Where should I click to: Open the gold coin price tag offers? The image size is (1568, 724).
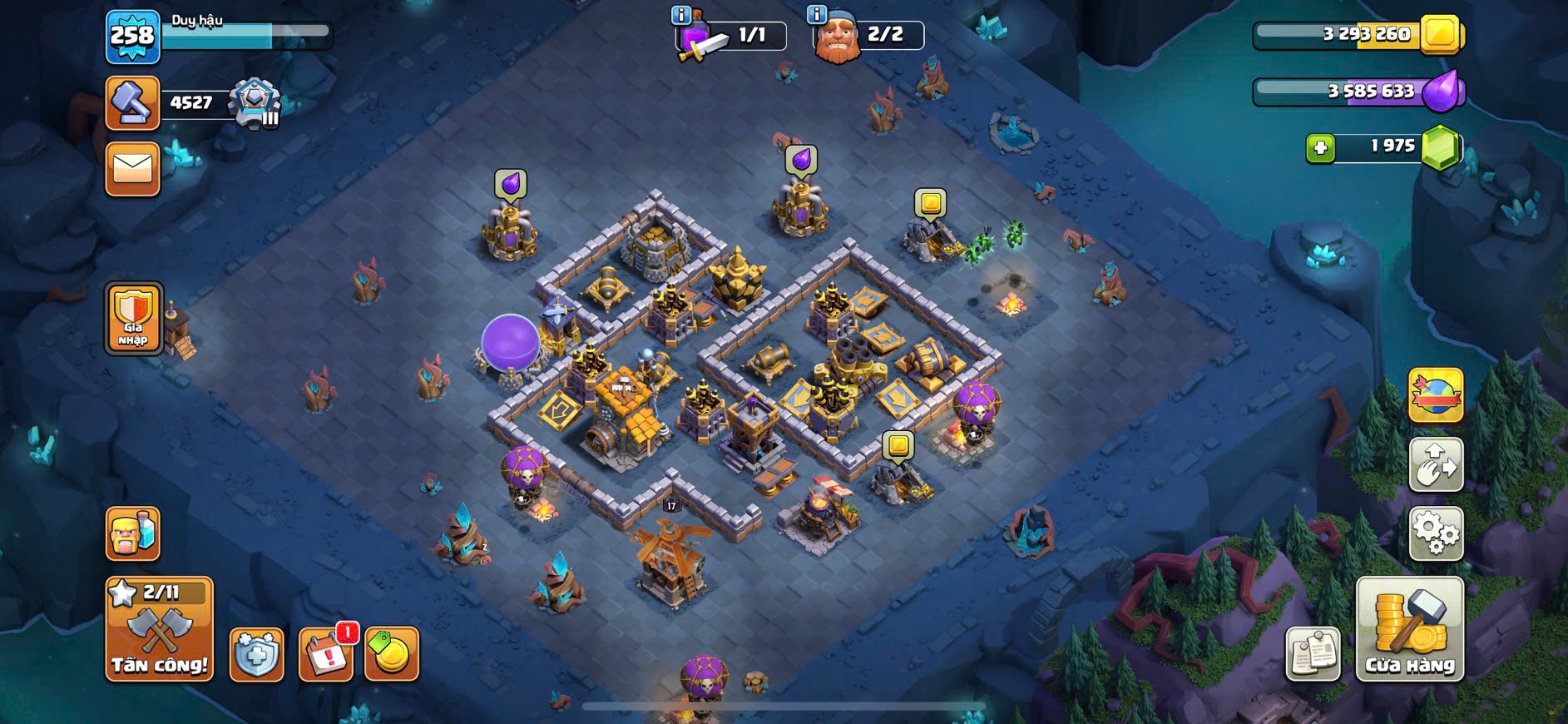point(391,654)
